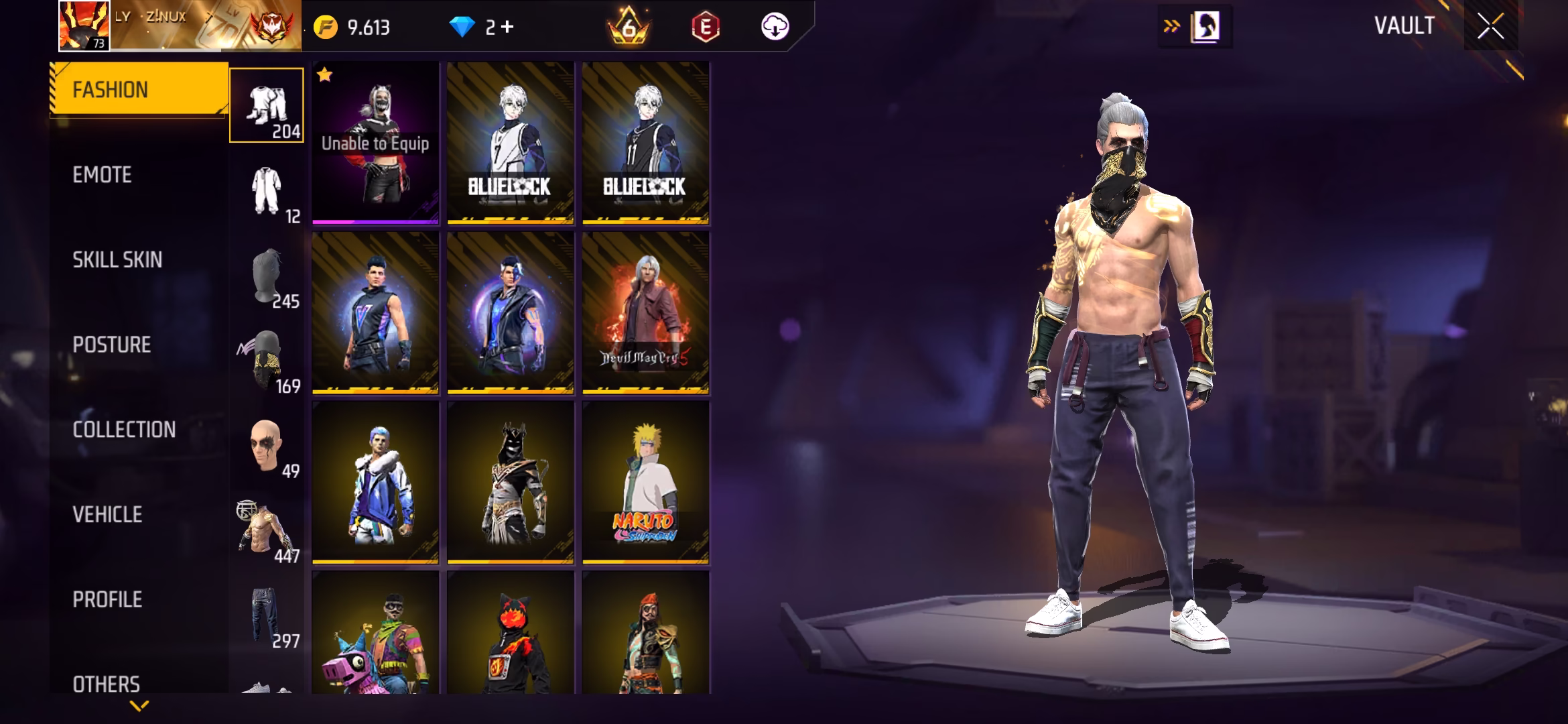The image size is (1568, 724).
Task: Go to the Collection tab
Action: 124,430
